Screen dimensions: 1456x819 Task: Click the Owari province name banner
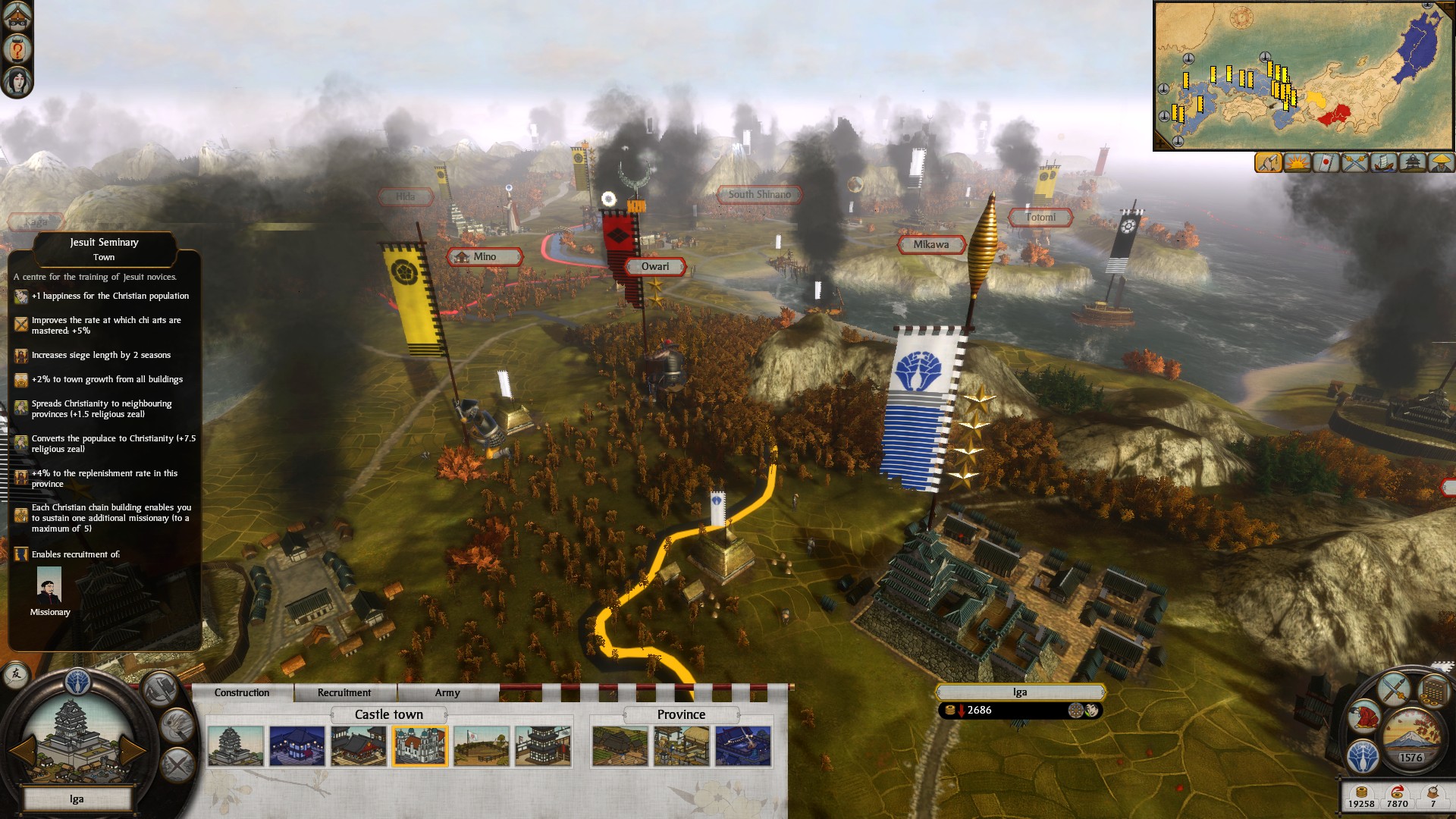tap(656, 267)
